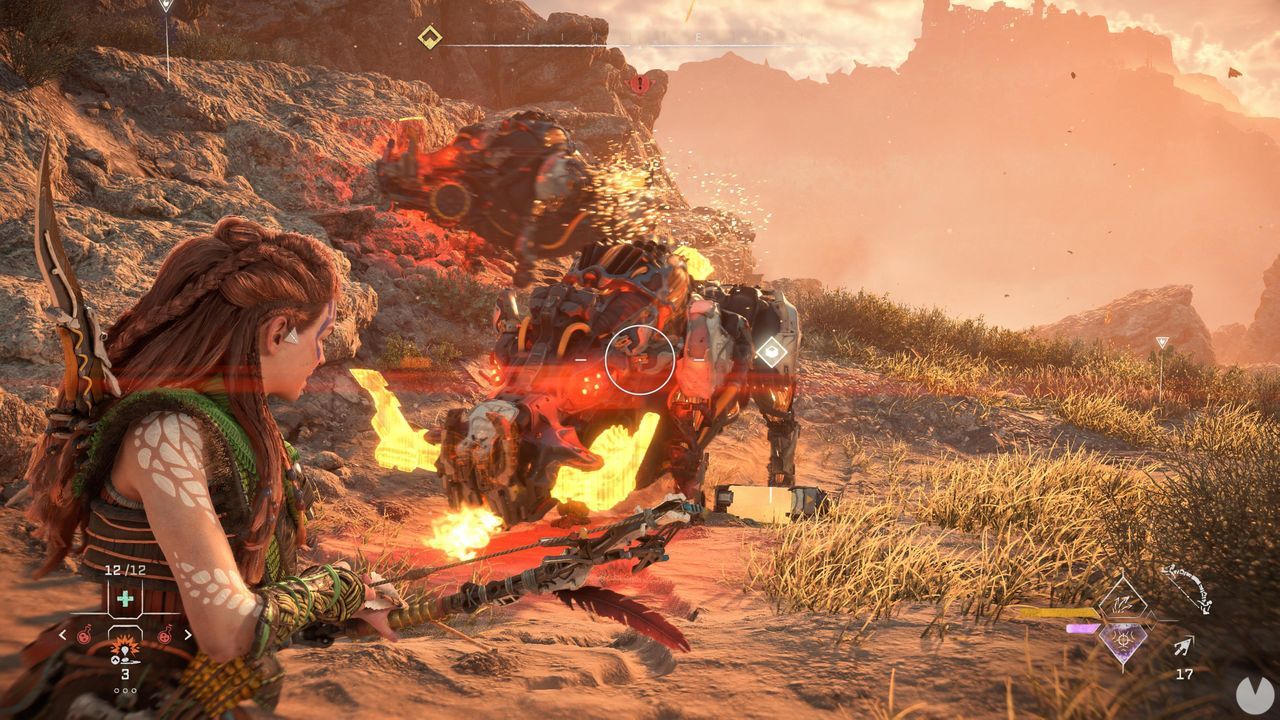Select the hunter arrows ammo icon
The width and height of the screenshot is (1280, 720).
click(x=1122, y=602)
